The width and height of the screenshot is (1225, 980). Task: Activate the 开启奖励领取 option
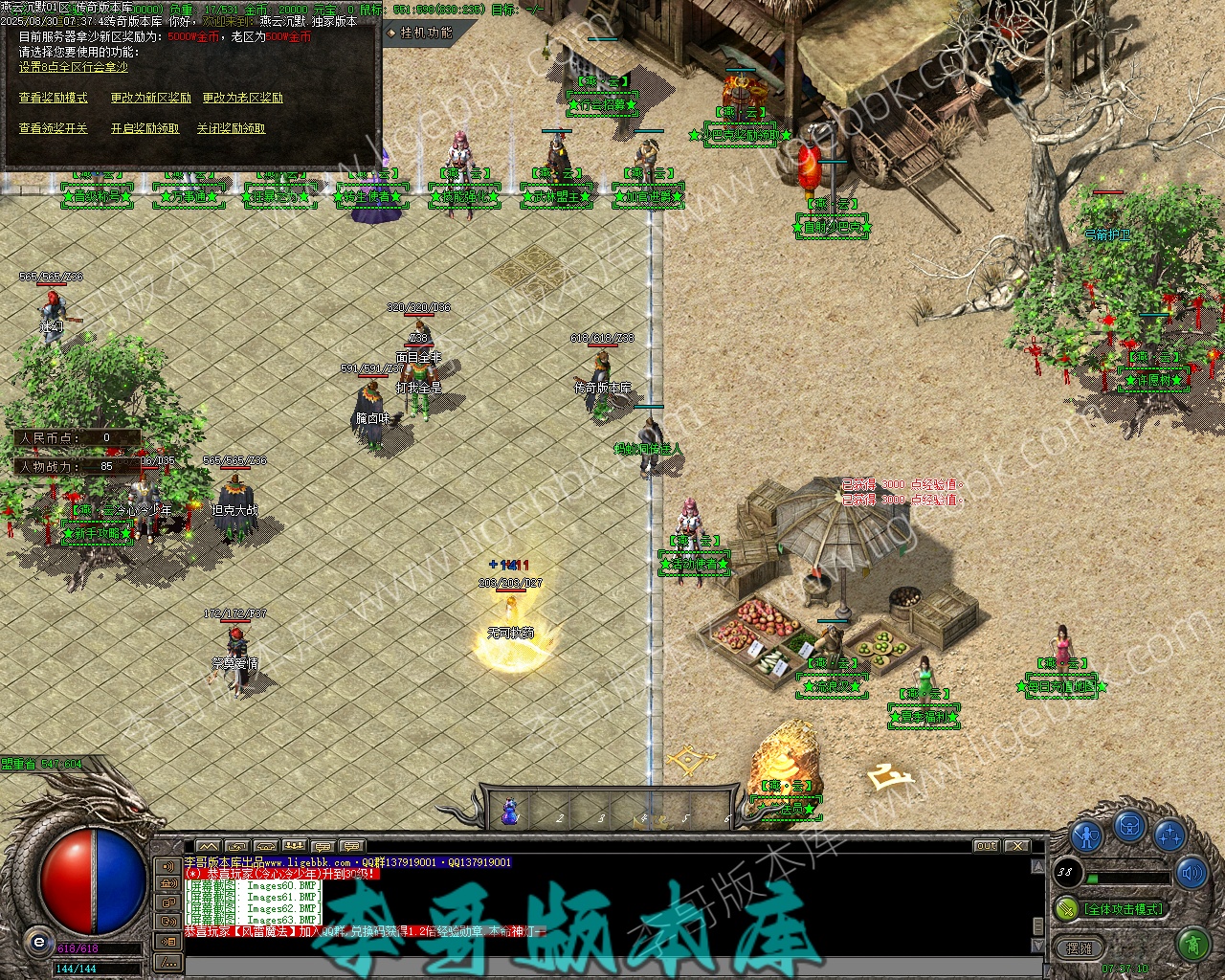pyautogui.click(x=145, y=128)
